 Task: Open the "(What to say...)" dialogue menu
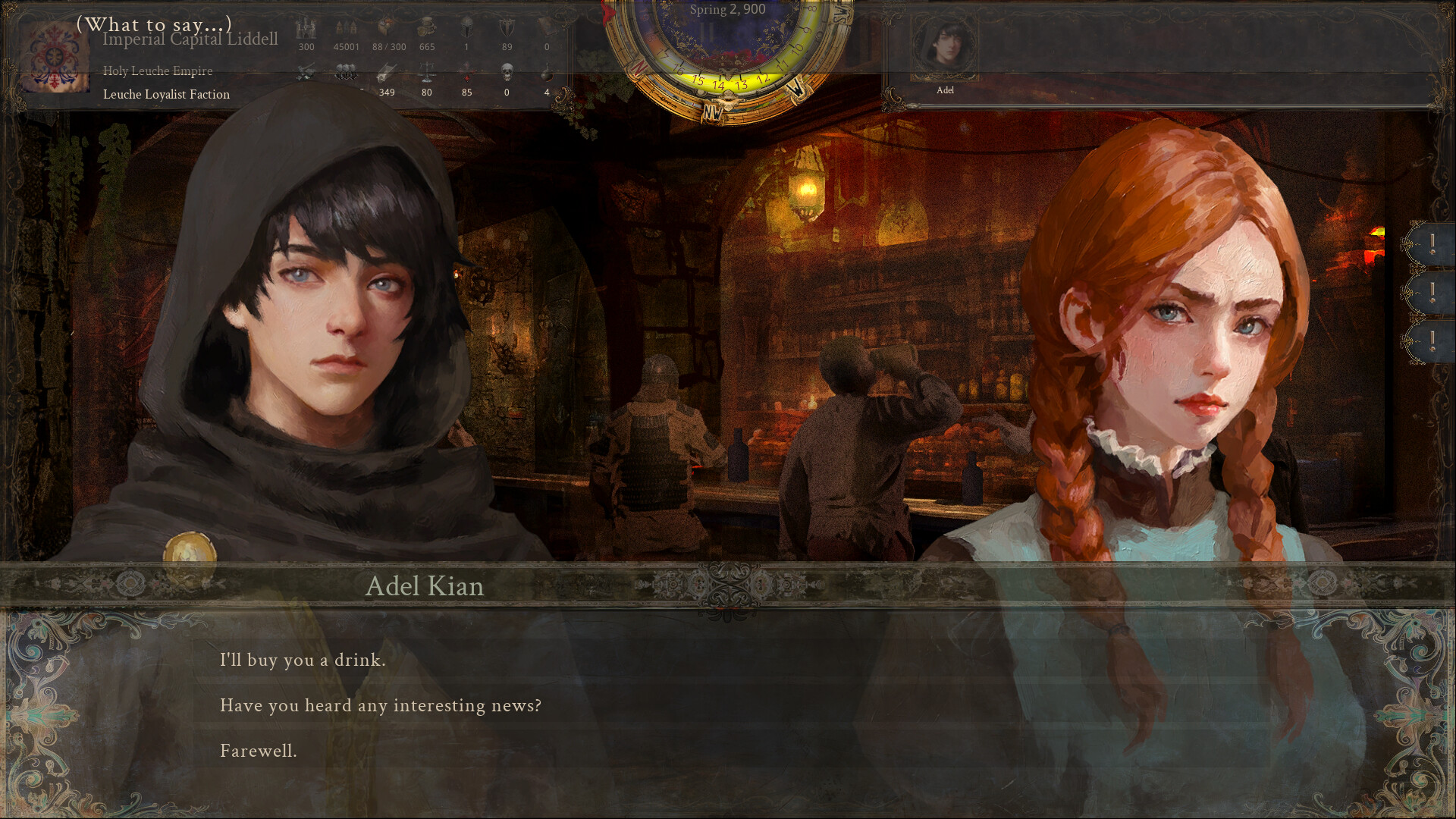155,24
